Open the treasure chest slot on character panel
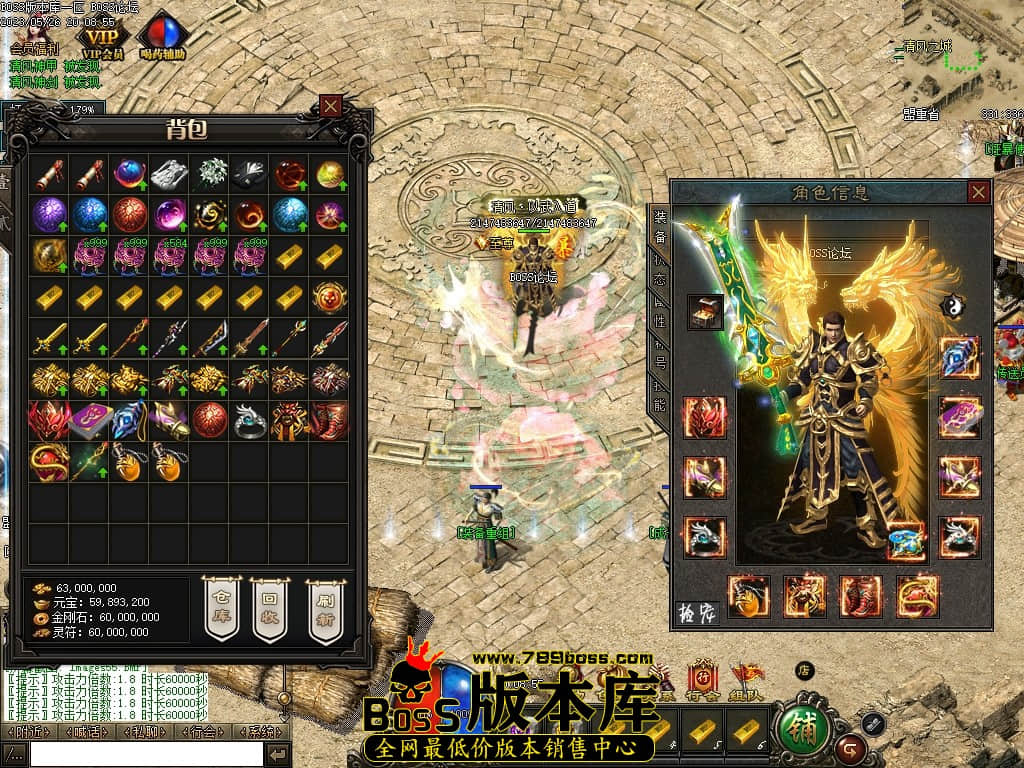 pyautogui.click(x=706, y=312)
